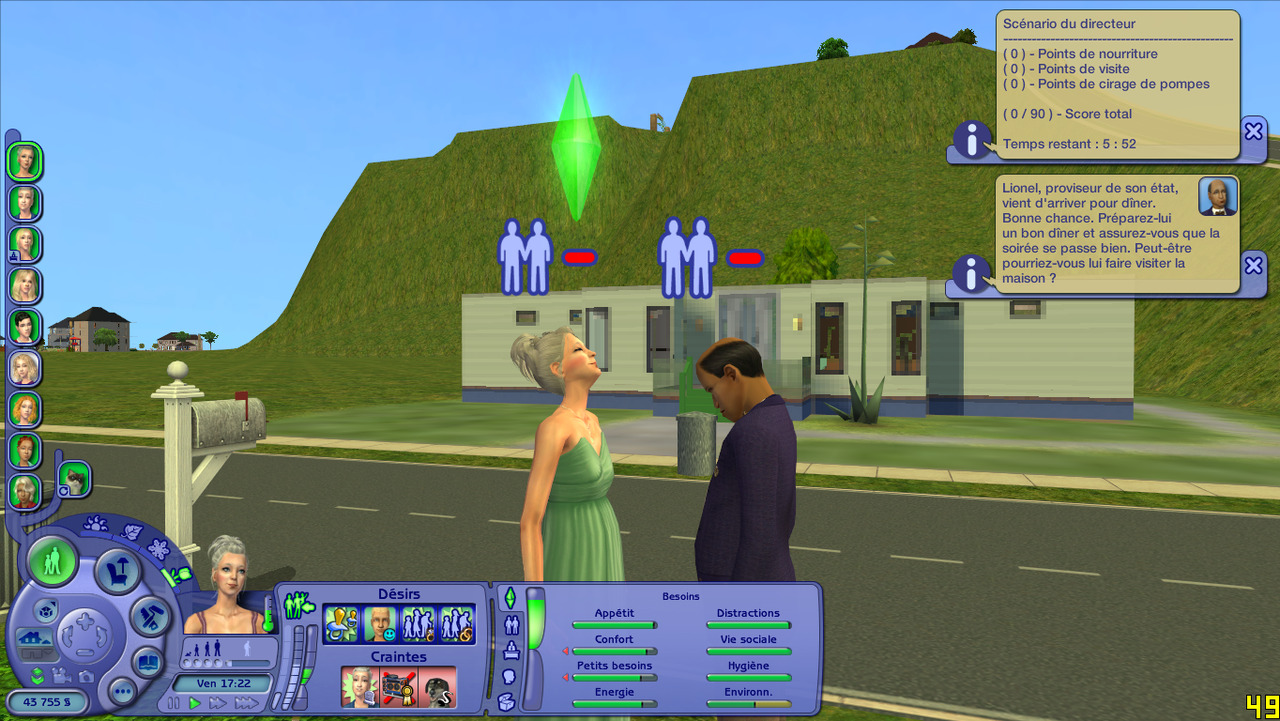Click the dog fear icon
This screenshot has height=721, width=1280.
[x=436, y=688]
